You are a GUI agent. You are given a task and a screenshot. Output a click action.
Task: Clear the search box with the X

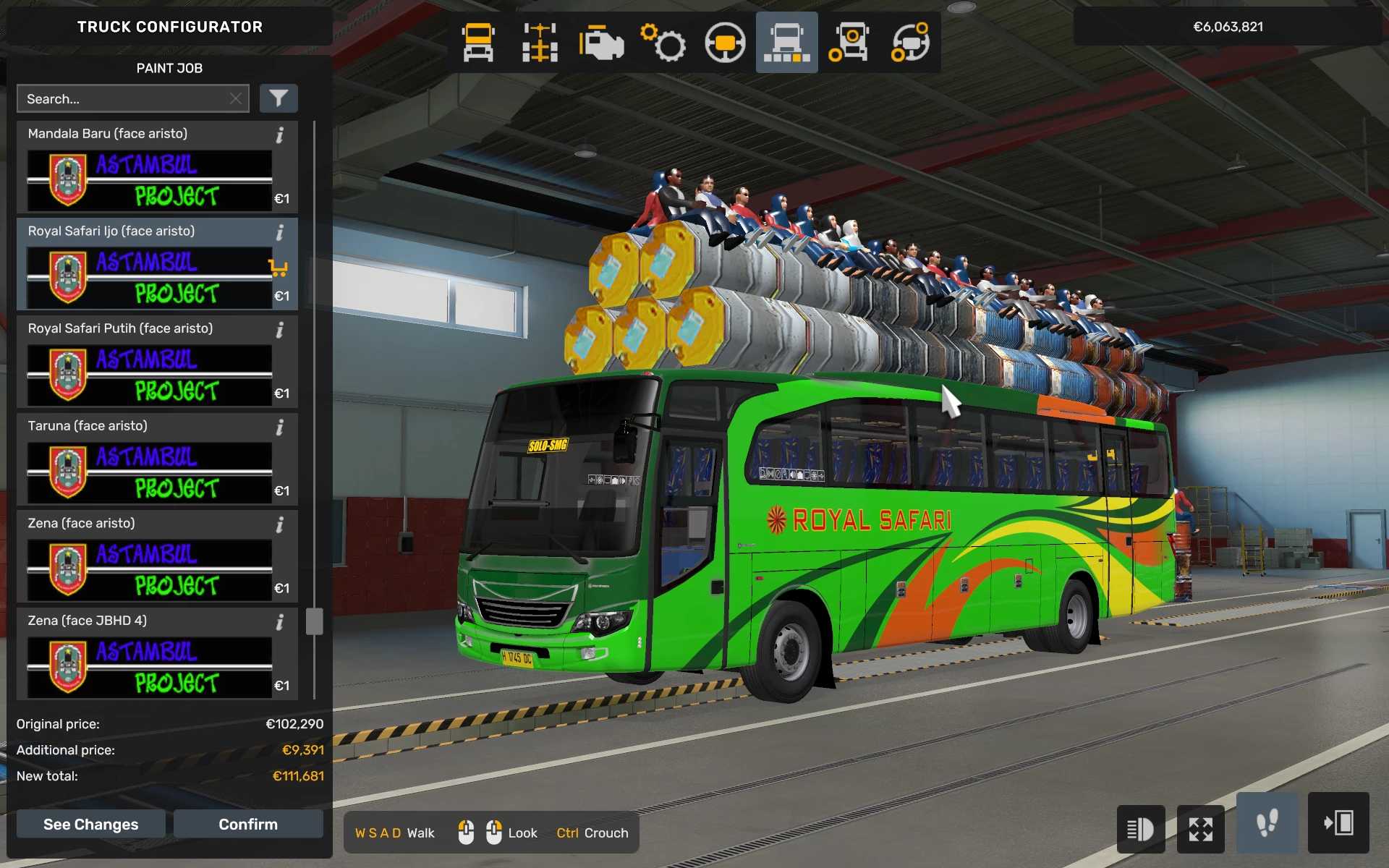click(x=236, y=99)
